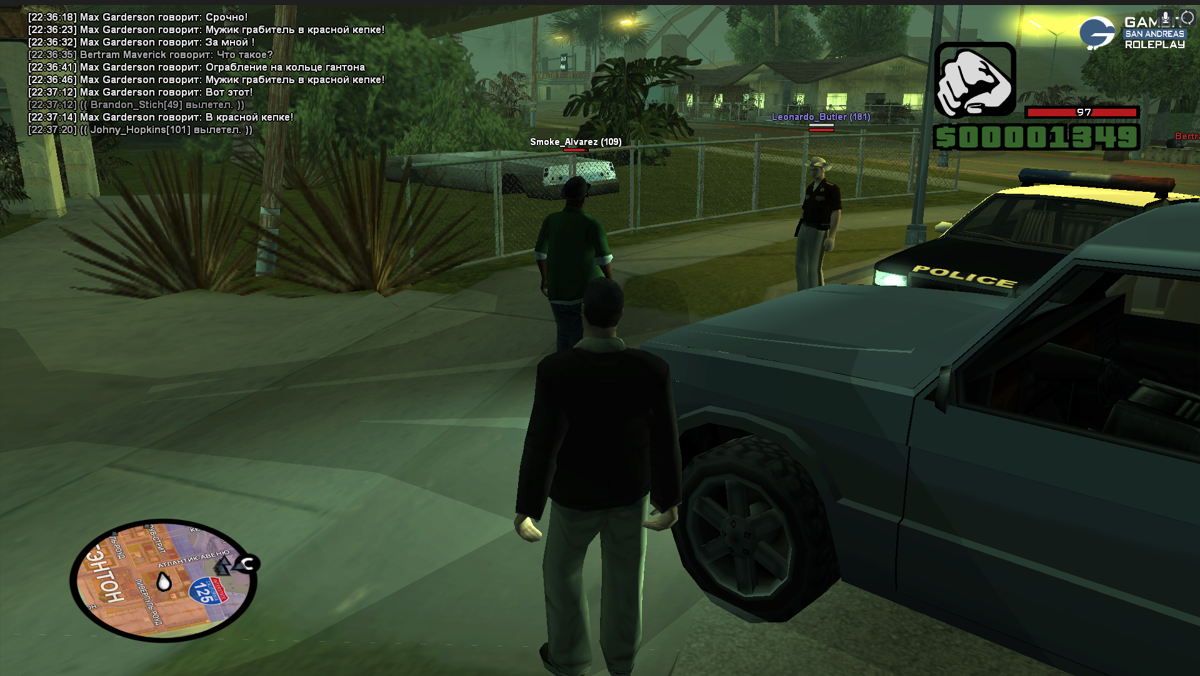Click the circular refresh overlay icon
Image resolution: width=1200 pixels, height=676 pixels.
(1187, 18)
